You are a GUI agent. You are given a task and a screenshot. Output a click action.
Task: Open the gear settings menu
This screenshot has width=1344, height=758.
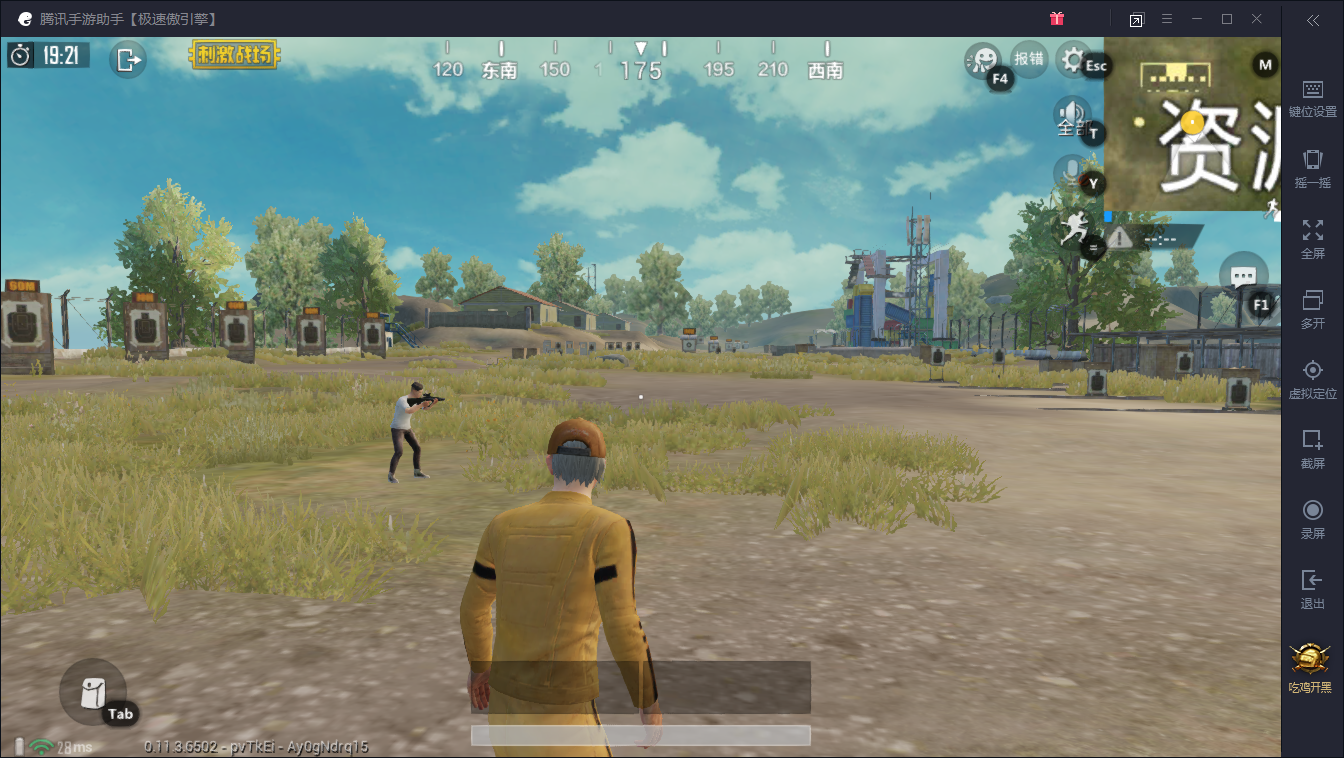tap(1072, 60)
